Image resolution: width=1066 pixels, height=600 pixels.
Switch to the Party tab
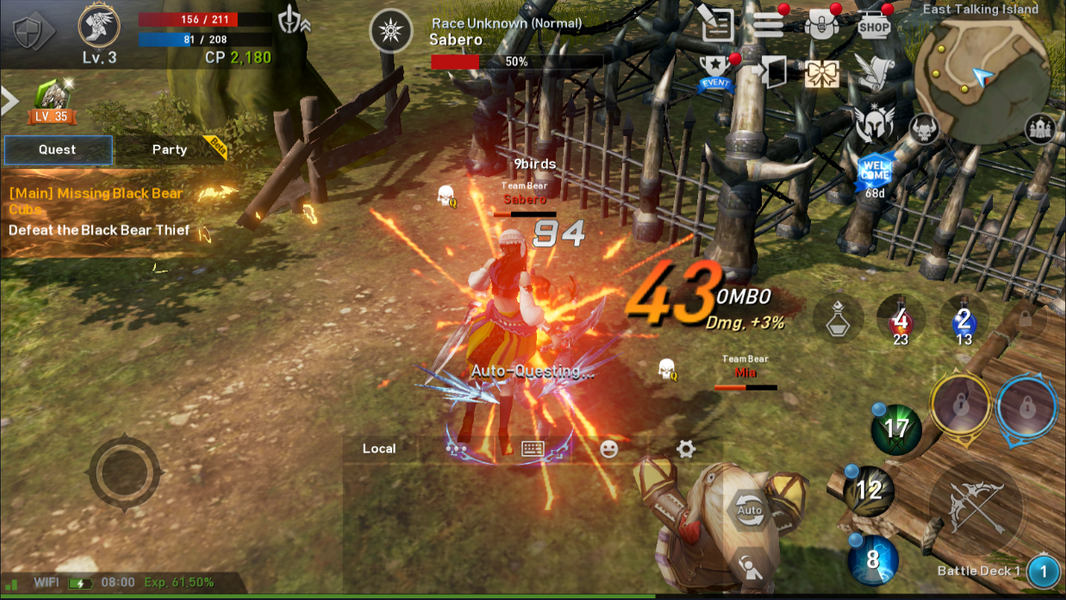pyautogui.click(x=169, y=149)
